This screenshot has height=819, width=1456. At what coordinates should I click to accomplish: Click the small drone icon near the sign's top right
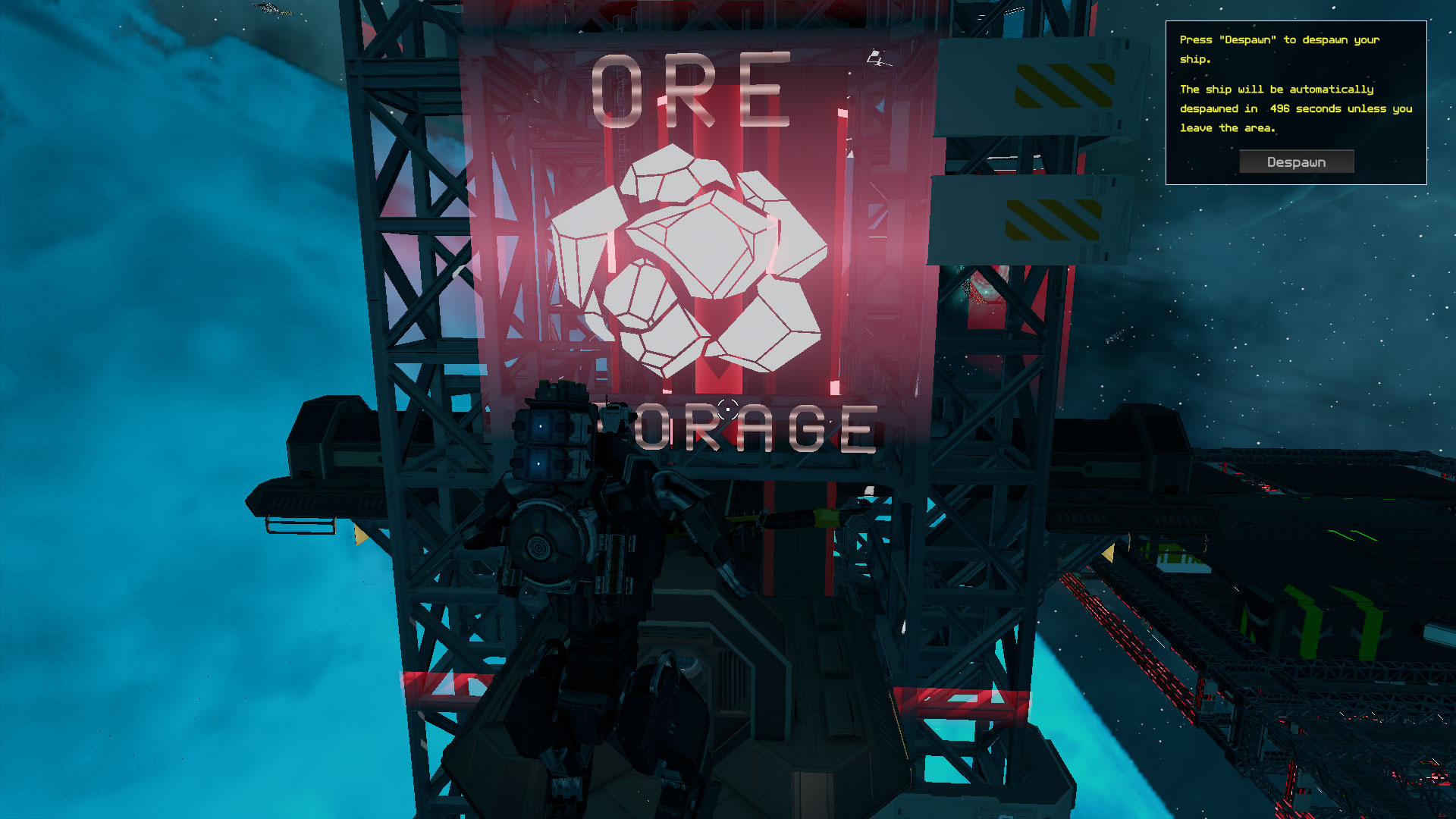click(874, 56)
